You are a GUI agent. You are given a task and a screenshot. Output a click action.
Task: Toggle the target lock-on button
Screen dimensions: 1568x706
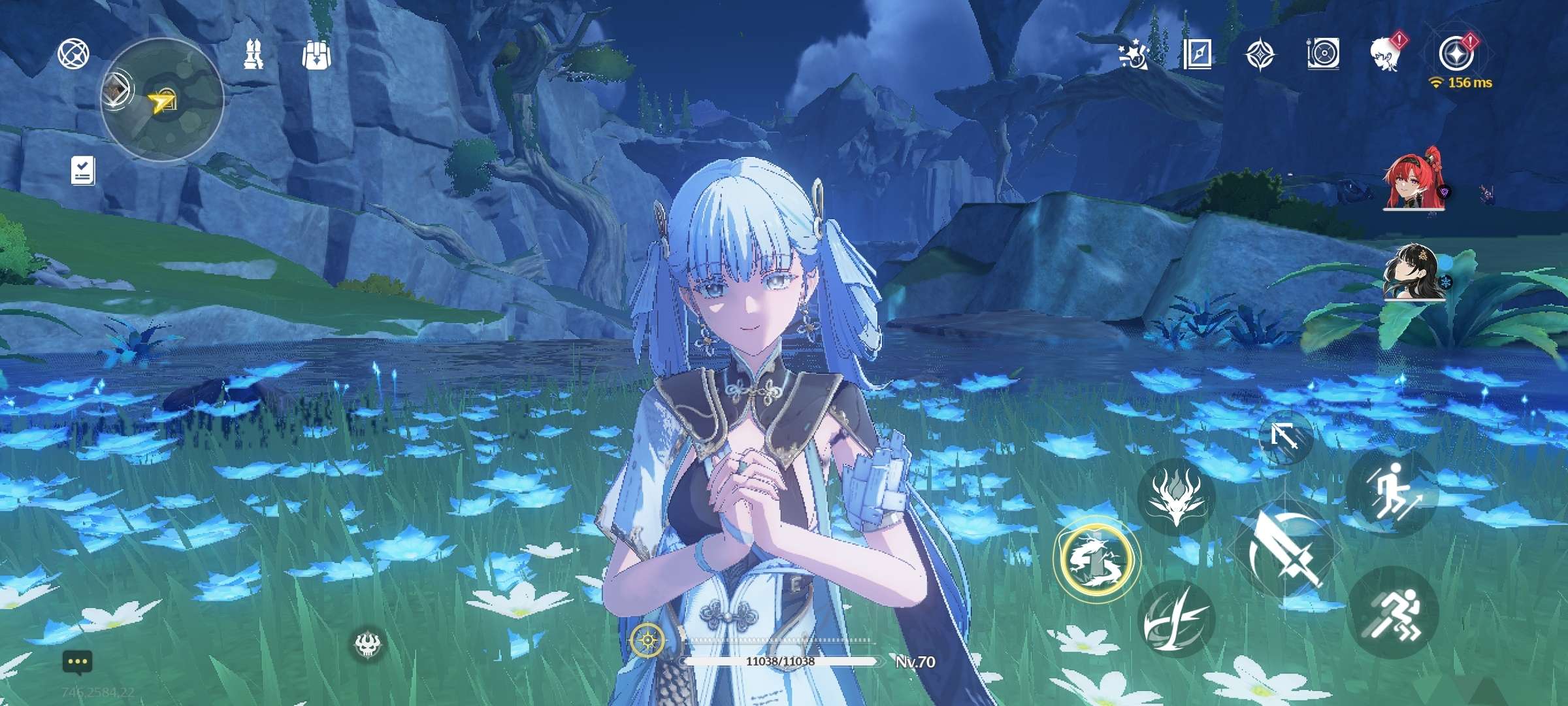(1285, 436)
